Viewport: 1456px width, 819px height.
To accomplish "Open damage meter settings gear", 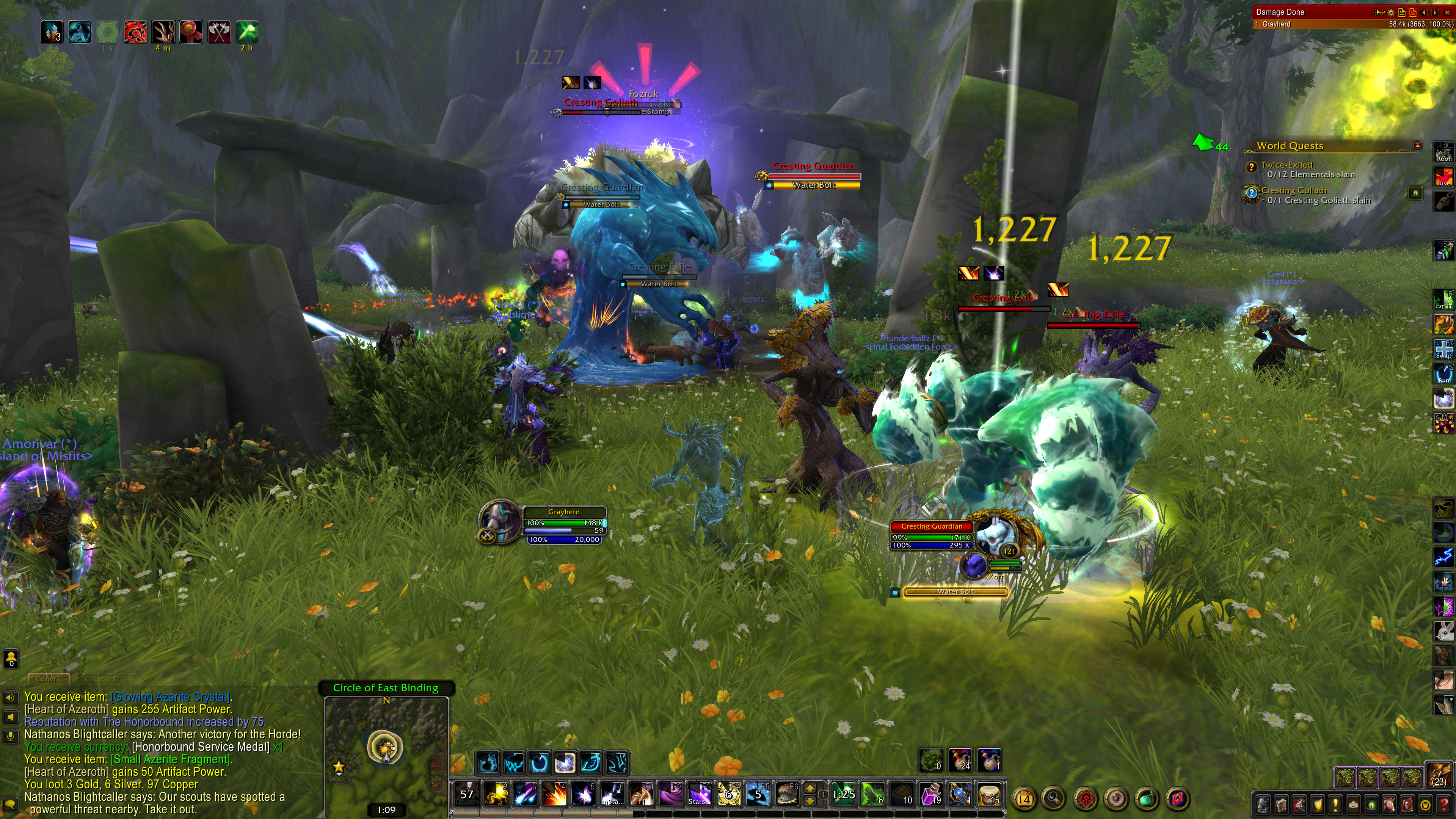I will coord(1391,12).
